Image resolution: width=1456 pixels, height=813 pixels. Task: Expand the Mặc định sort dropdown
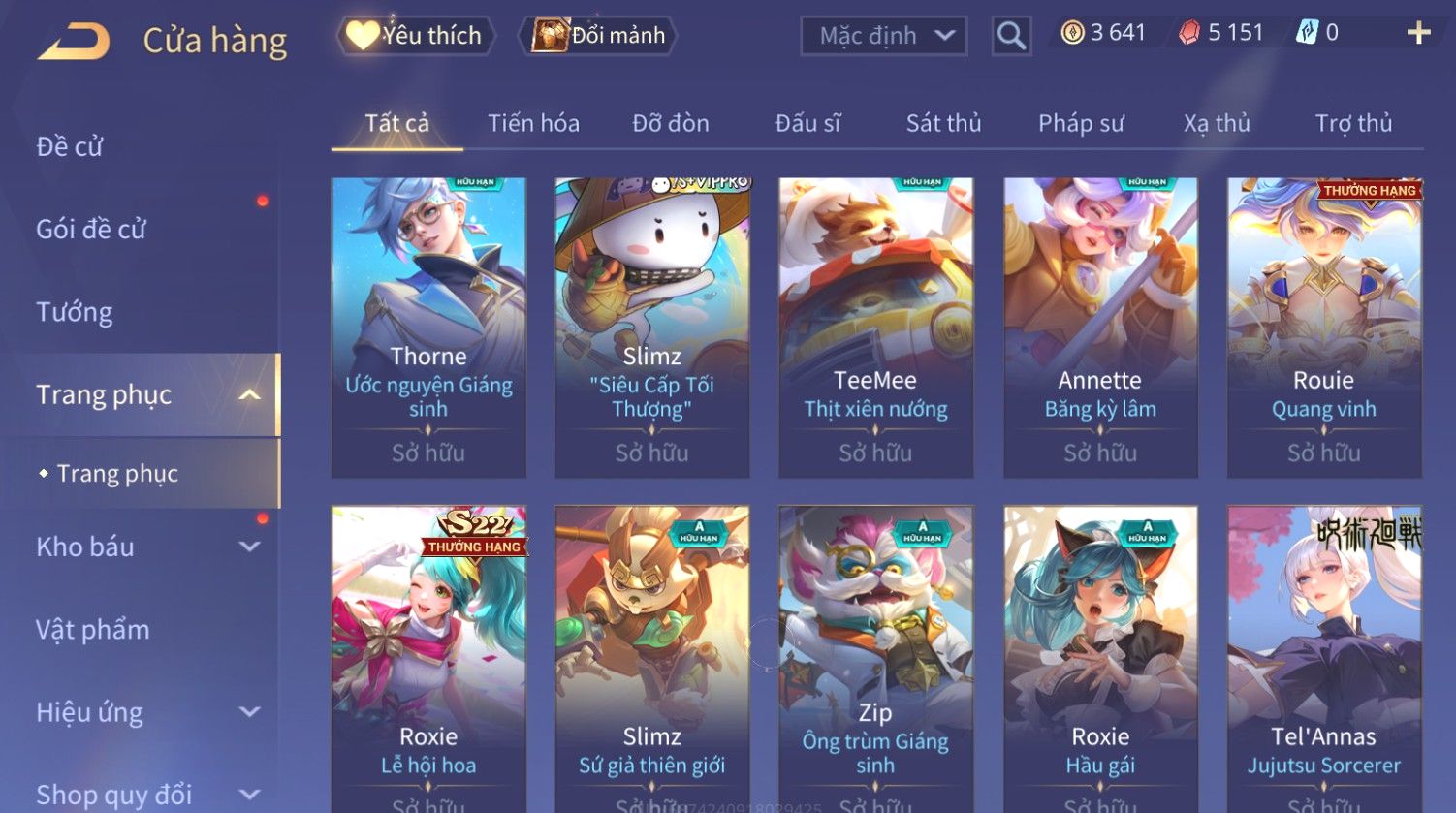[x=883, y=36]
